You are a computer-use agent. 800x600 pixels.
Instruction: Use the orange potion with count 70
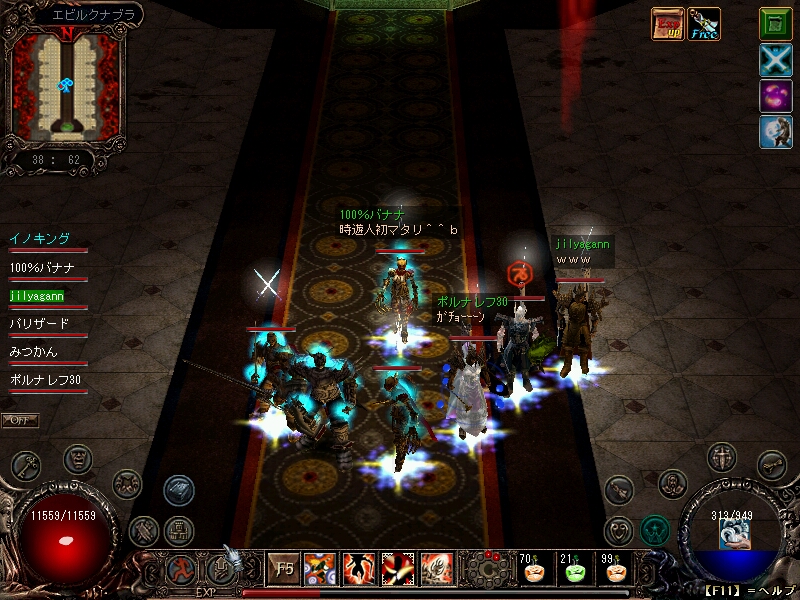pos(531,571)
